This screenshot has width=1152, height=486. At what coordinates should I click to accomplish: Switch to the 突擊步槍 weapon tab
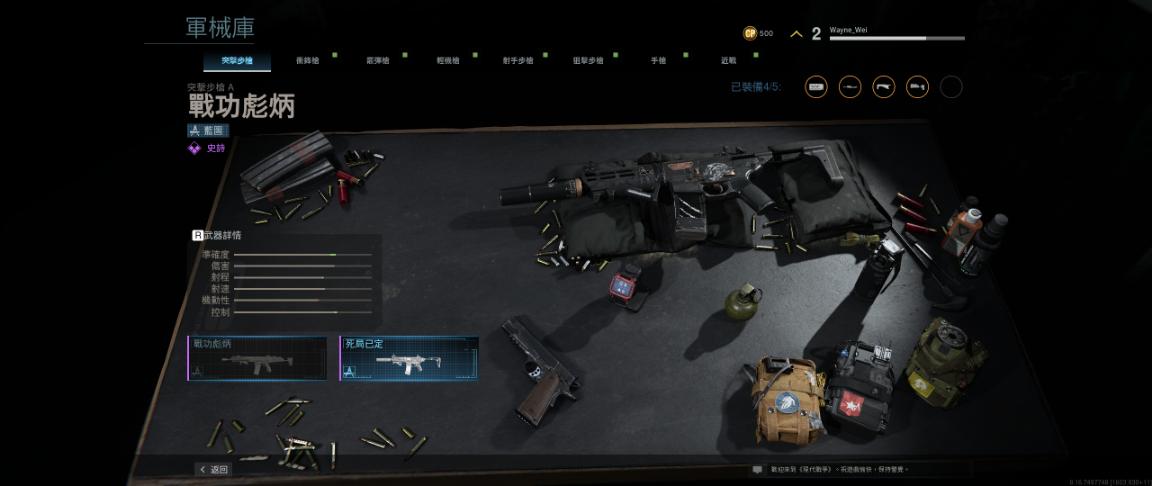237,61
